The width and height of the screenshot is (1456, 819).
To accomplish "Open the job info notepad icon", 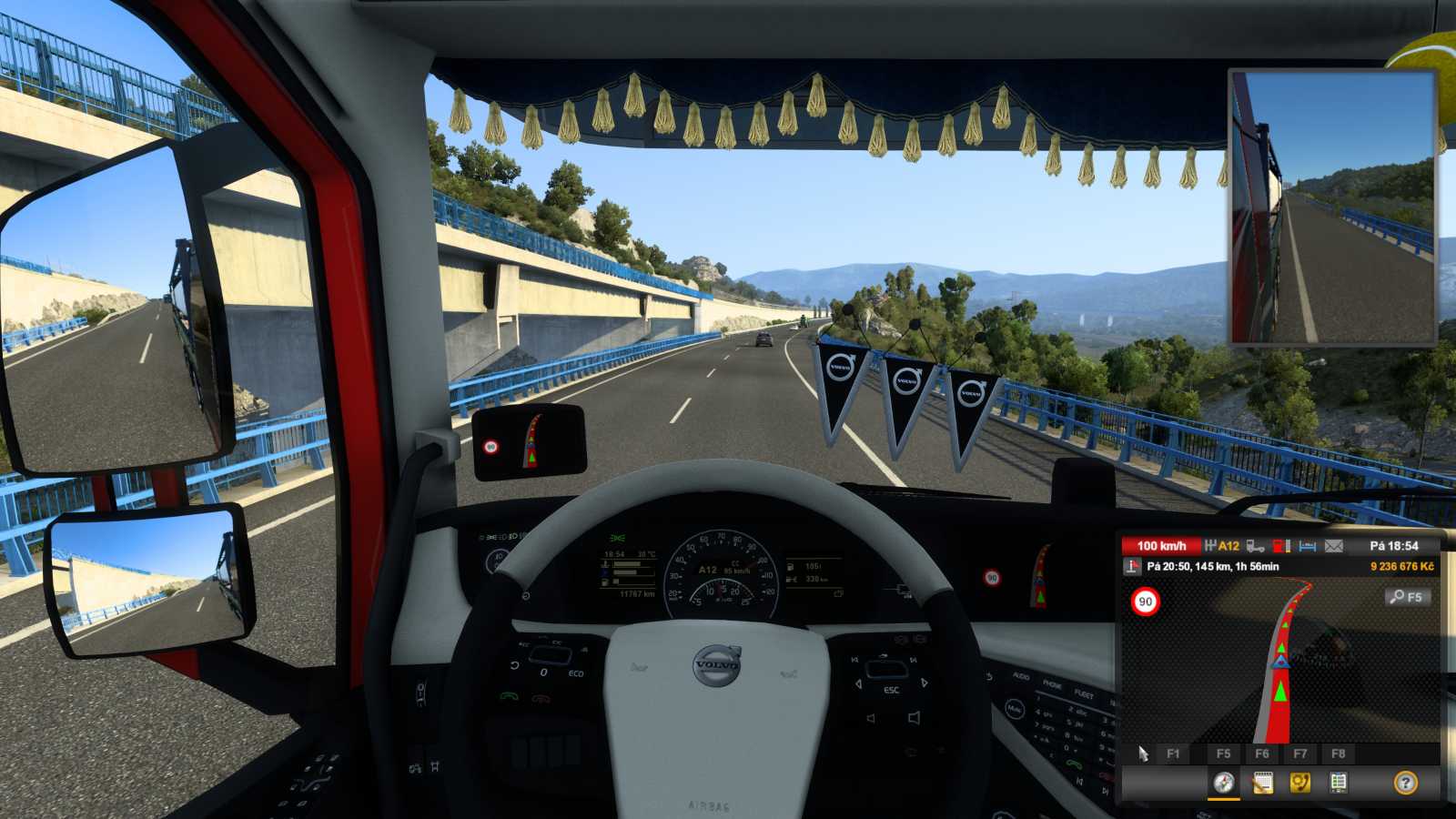I will pyautogui.click(x=1264, y=784).
